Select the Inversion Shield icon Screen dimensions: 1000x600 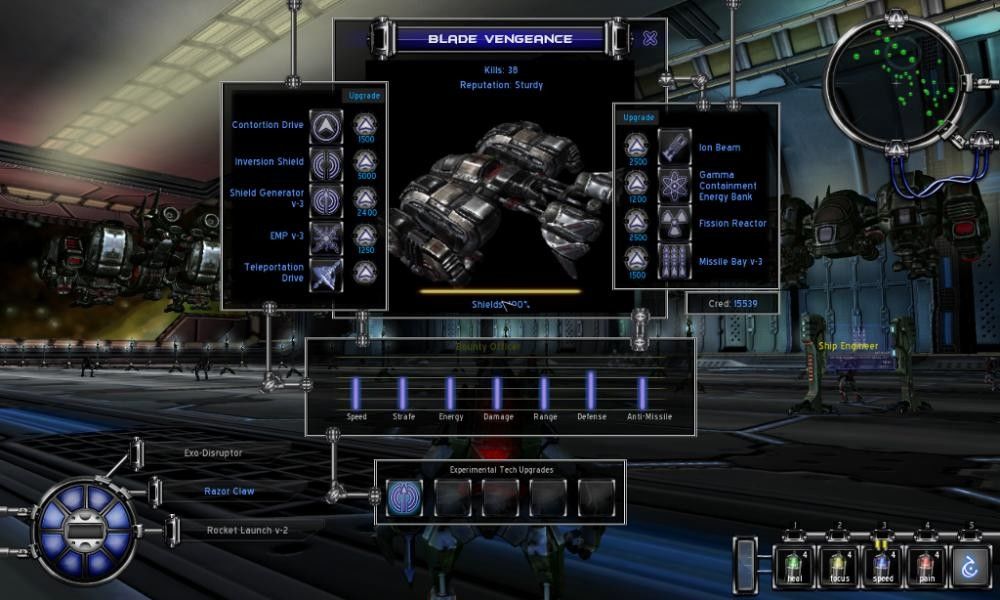click(326, 162)
